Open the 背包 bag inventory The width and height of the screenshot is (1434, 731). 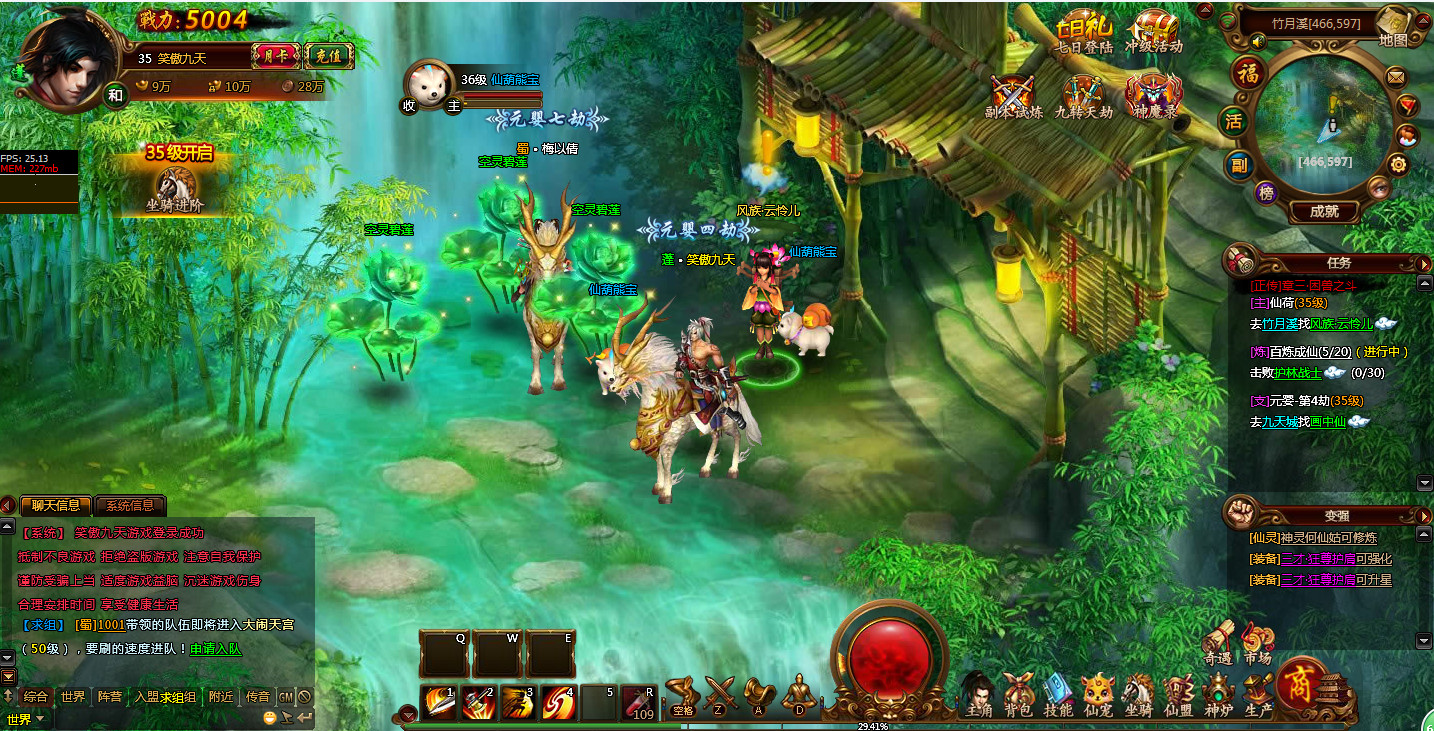1018,694
